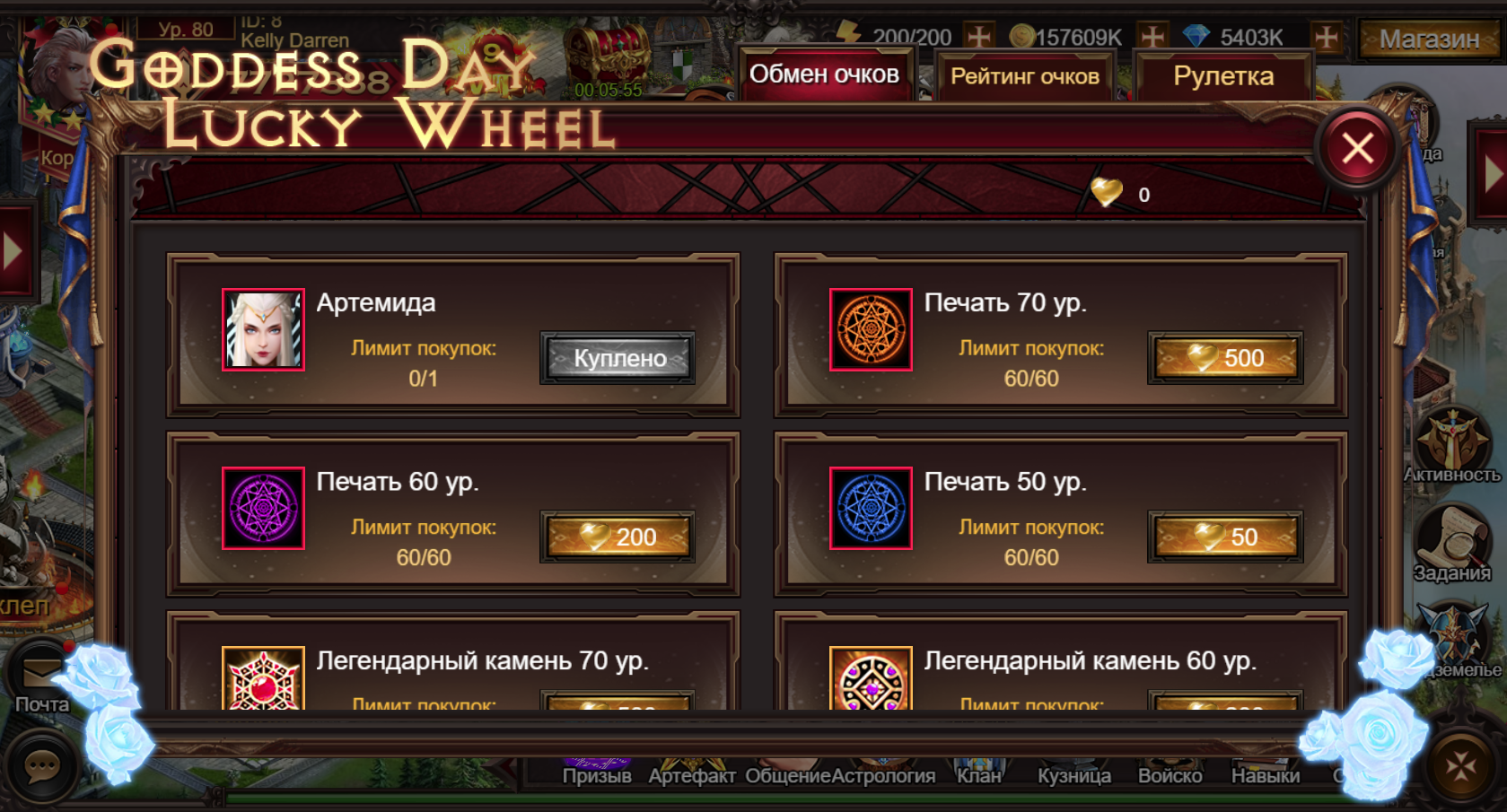Purchase Печать 60 ур. for 200 hearts
Screen dimensions: 1507x812
pos(618,537)
